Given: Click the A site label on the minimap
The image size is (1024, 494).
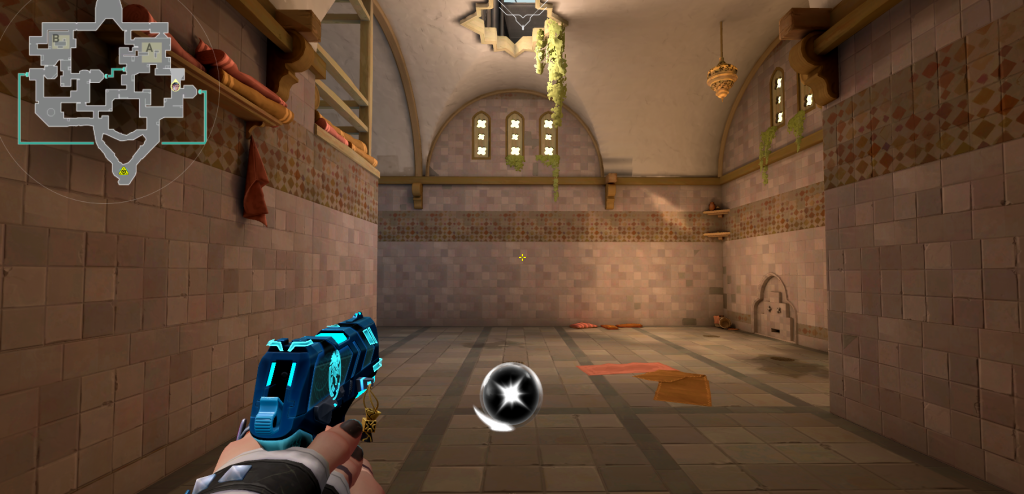Looking at the screenshot, I should (150, 47).
